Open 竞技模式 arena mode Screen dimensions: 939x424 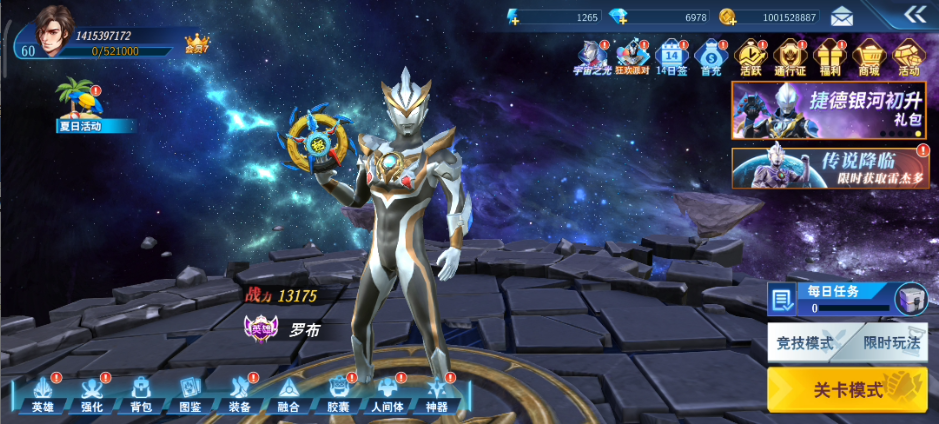pos(805,342)
